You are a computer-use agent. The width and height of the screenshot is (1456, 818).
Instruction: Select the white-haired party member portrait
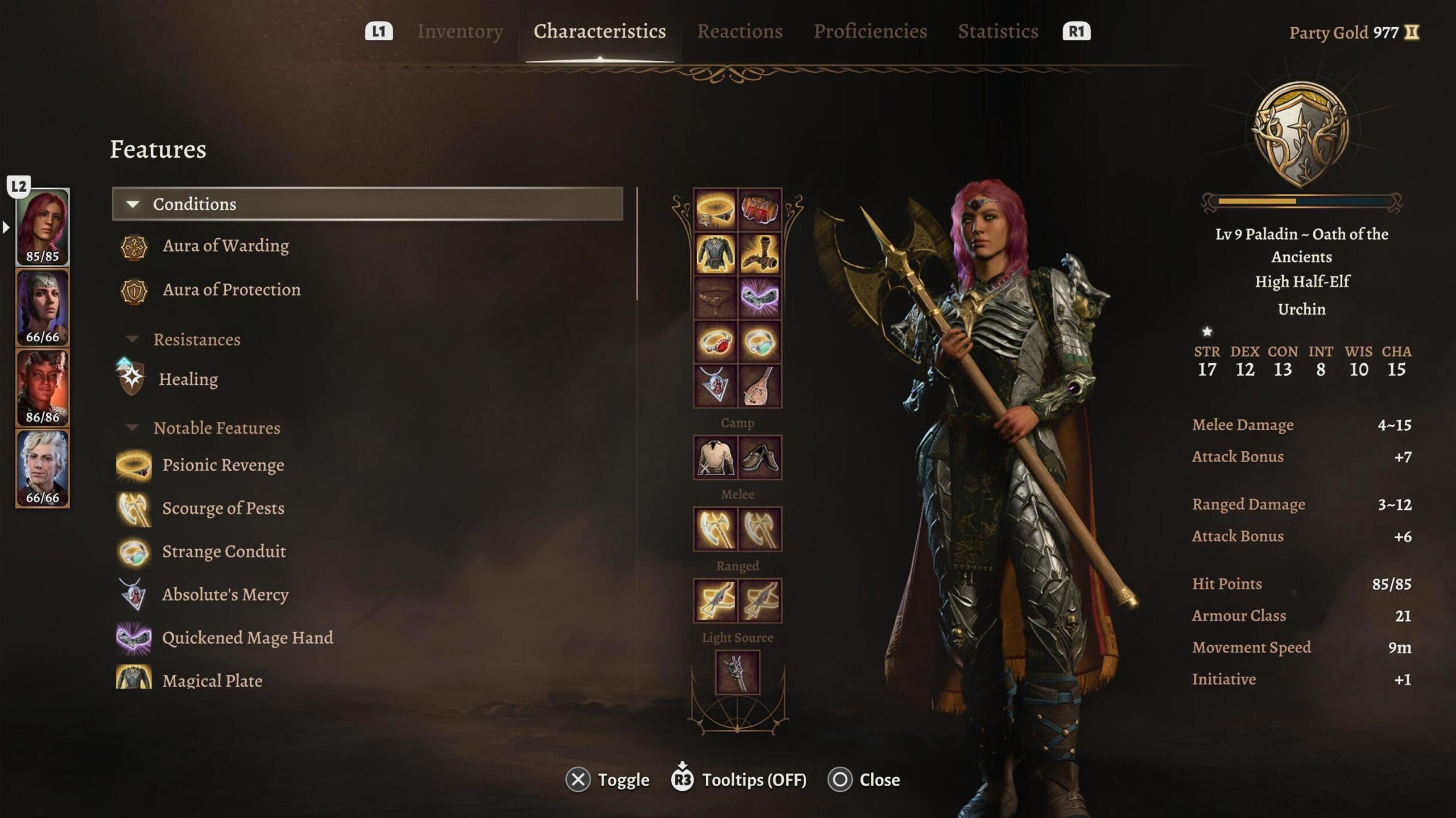(43, 468)
